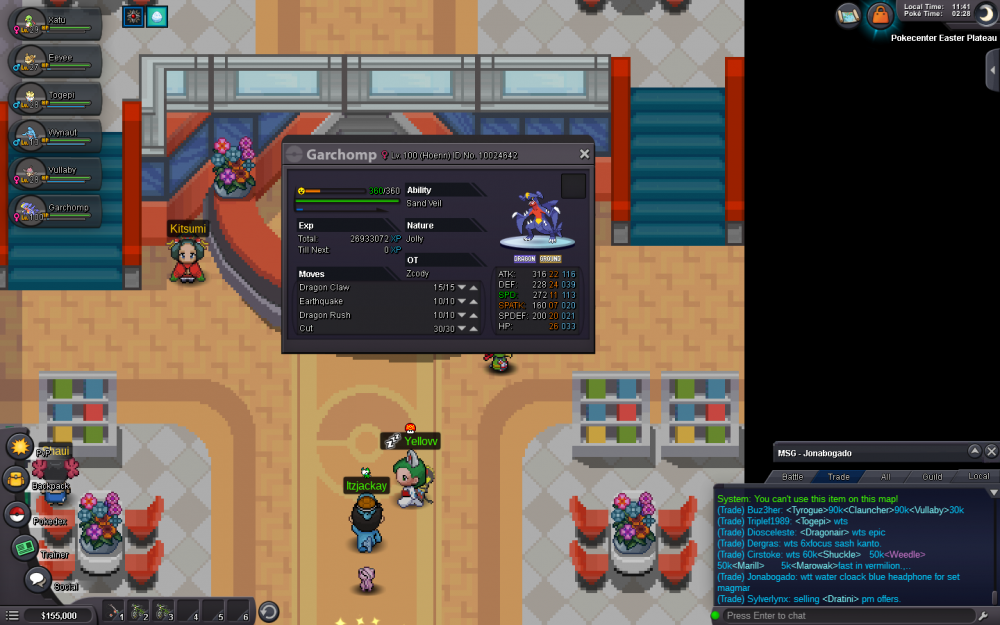Switch chat to the Guild tab
Screen dimensions: 1000x625
tap(932, 476)
